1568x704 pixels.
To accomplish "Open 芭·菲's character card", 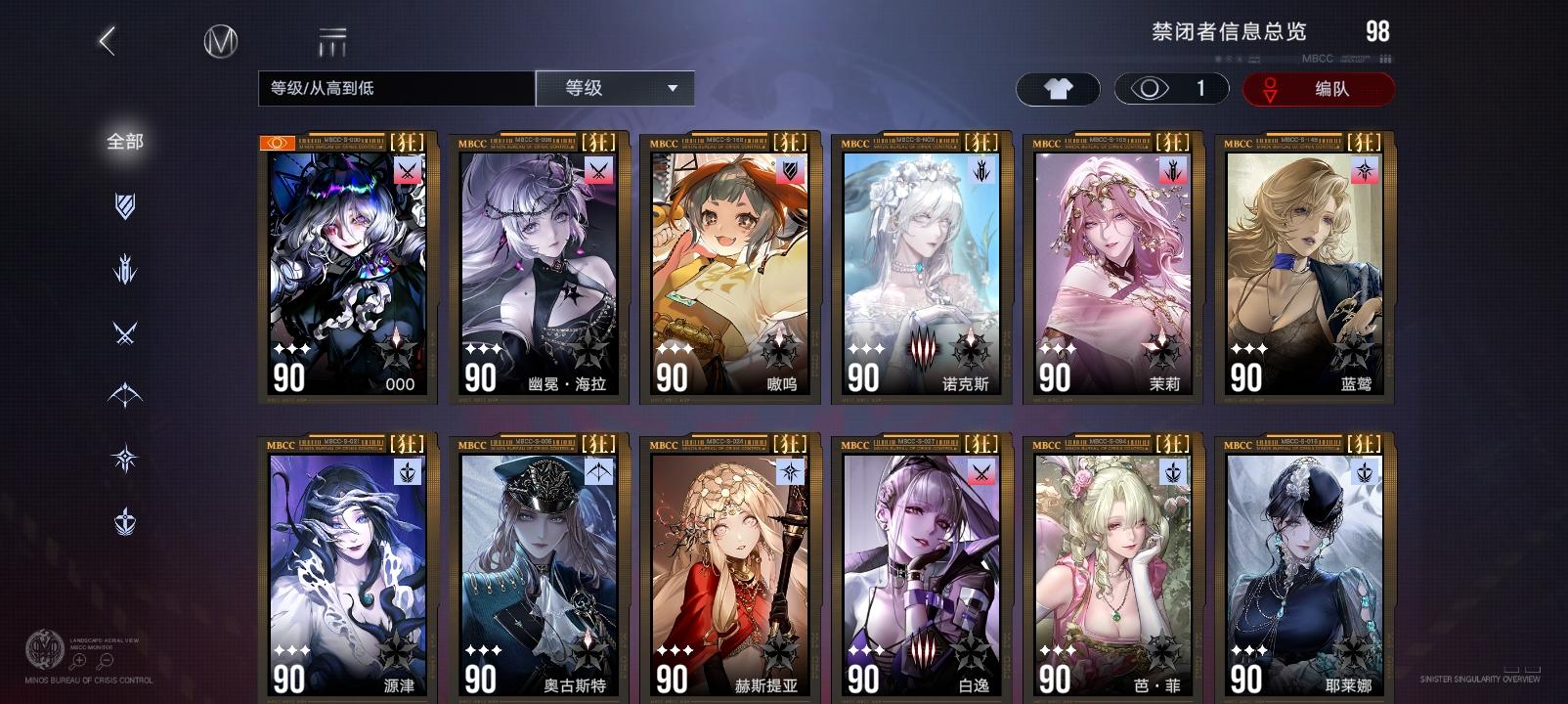I will coord(1111,567).
